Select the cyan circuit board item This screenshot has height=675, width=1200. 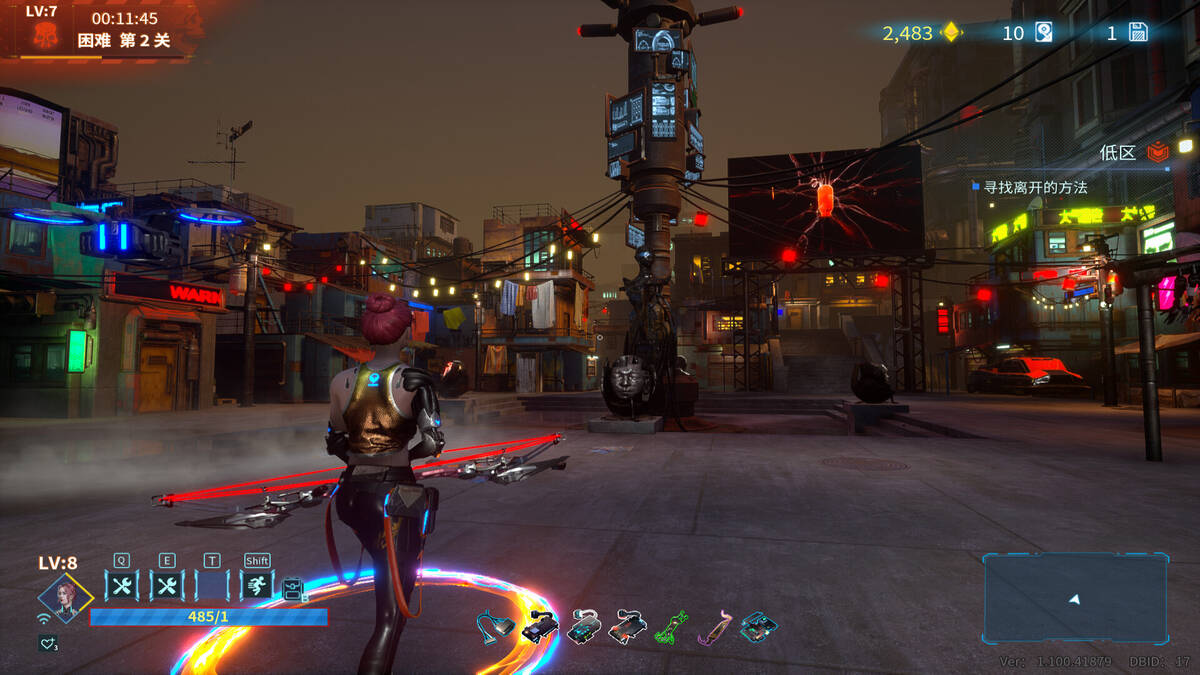click(758, 627)
